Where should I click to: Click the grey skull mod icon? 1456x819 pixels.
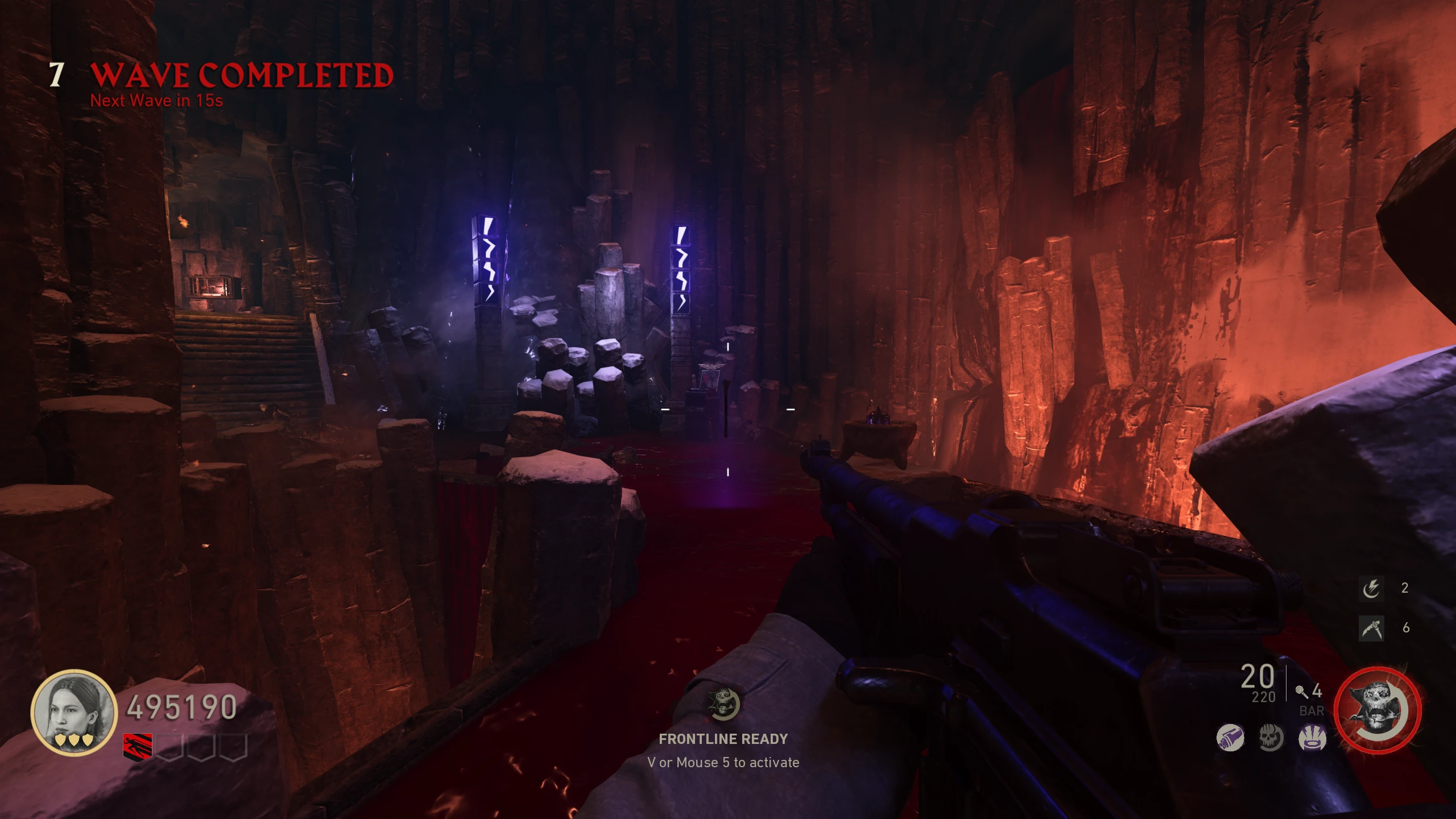pos(1271,738)
